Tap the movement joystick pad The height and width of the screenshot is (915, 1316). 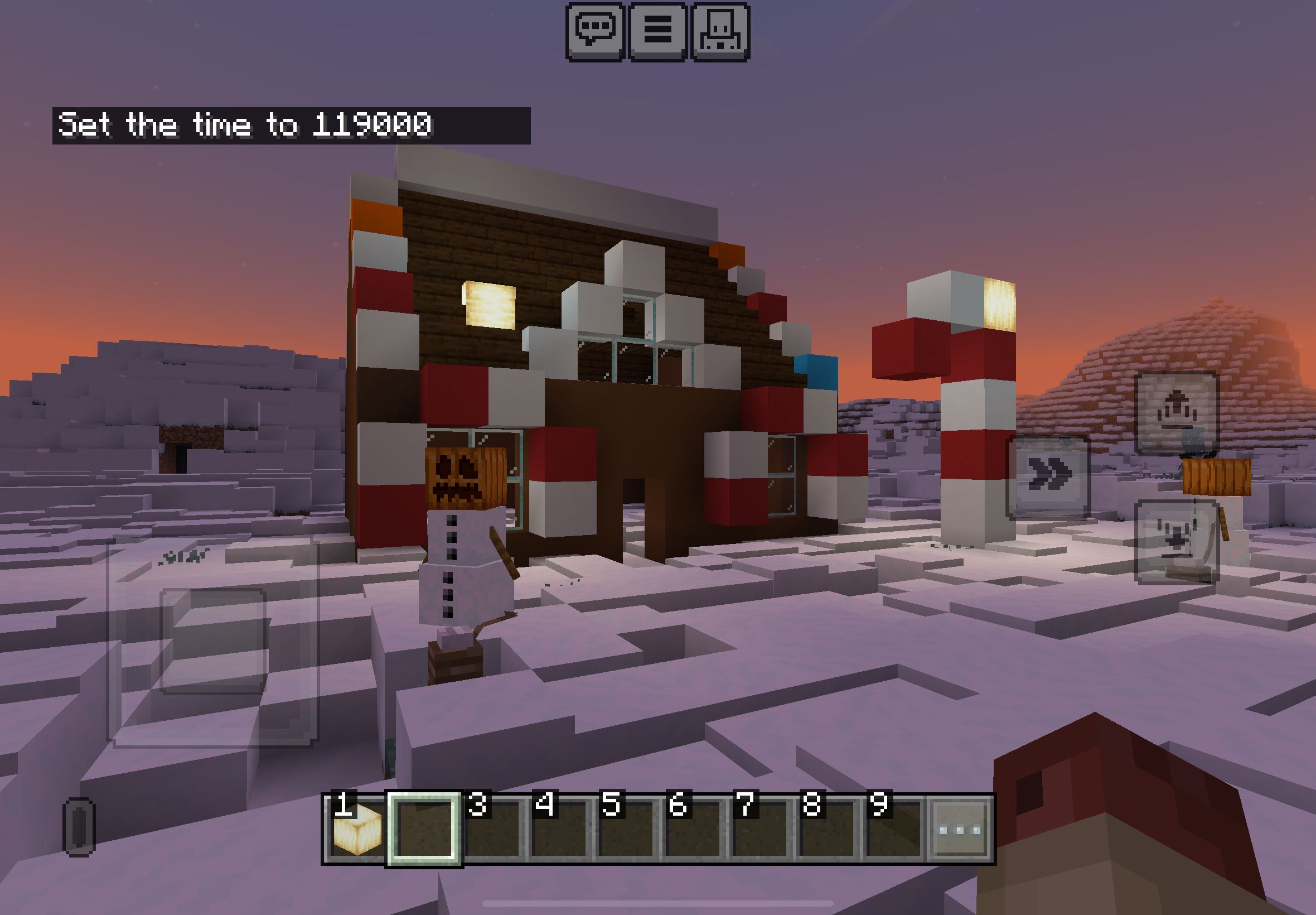[x=213, y=641]
